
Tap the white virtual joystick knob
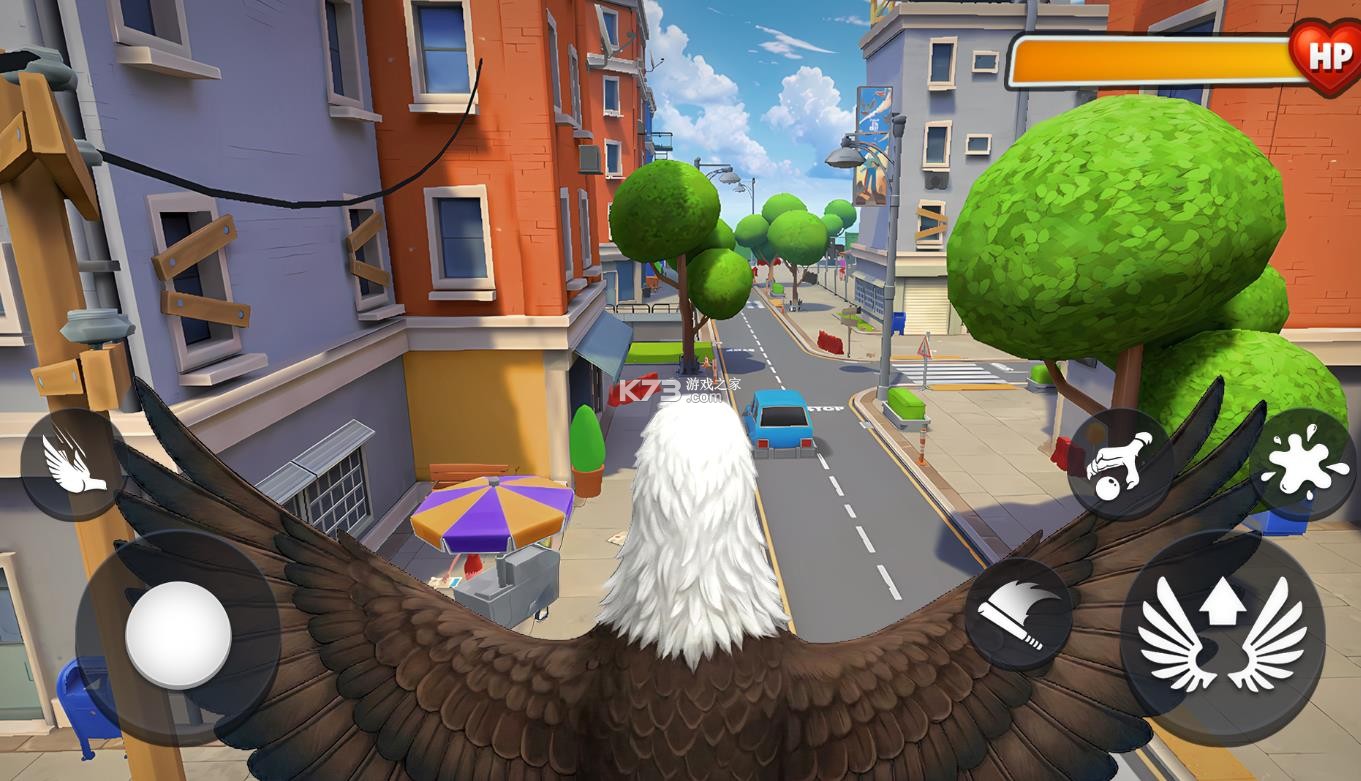(178, 634)
